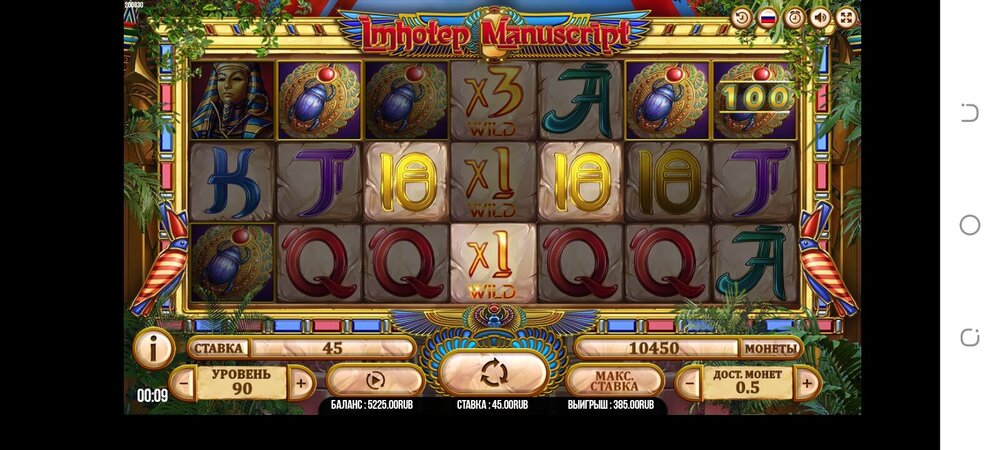Select the МАКС. СТАВКА max bet button
This screenshot has height=450, width=1000.
pos(614,381)
